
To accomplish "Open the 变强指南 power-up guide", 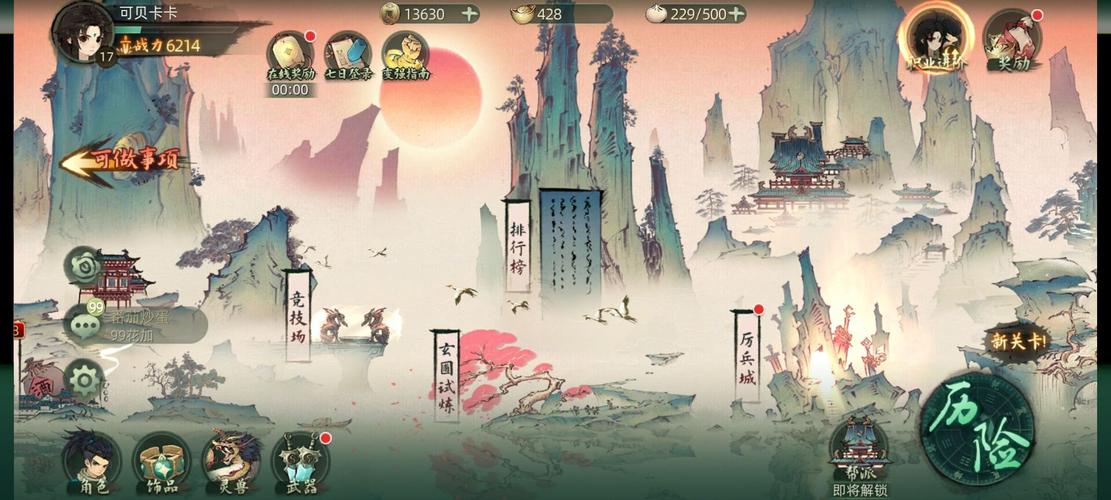I will coord(405,54).
